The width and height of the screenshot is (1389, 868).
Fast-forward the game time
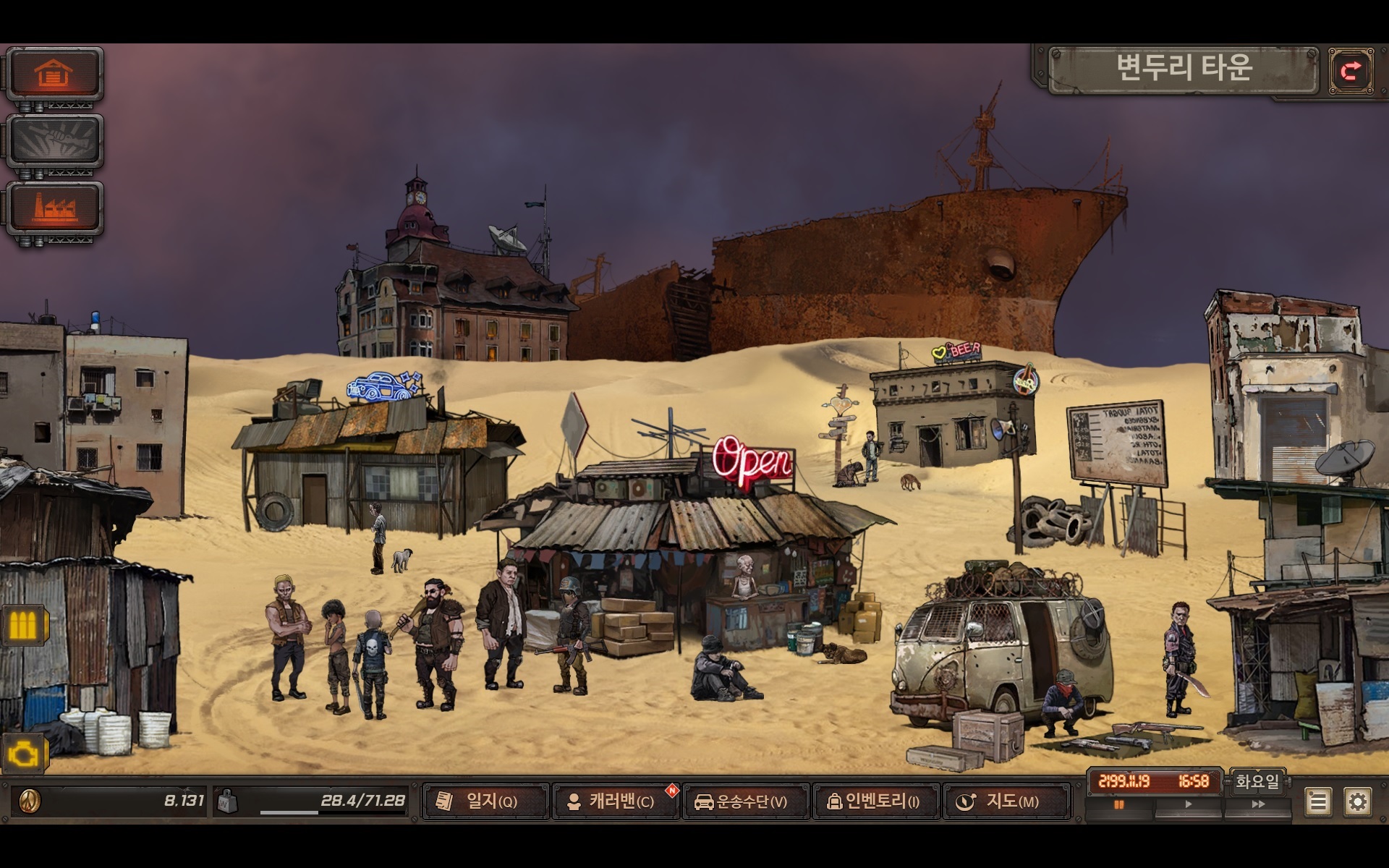click(1258, 804)
